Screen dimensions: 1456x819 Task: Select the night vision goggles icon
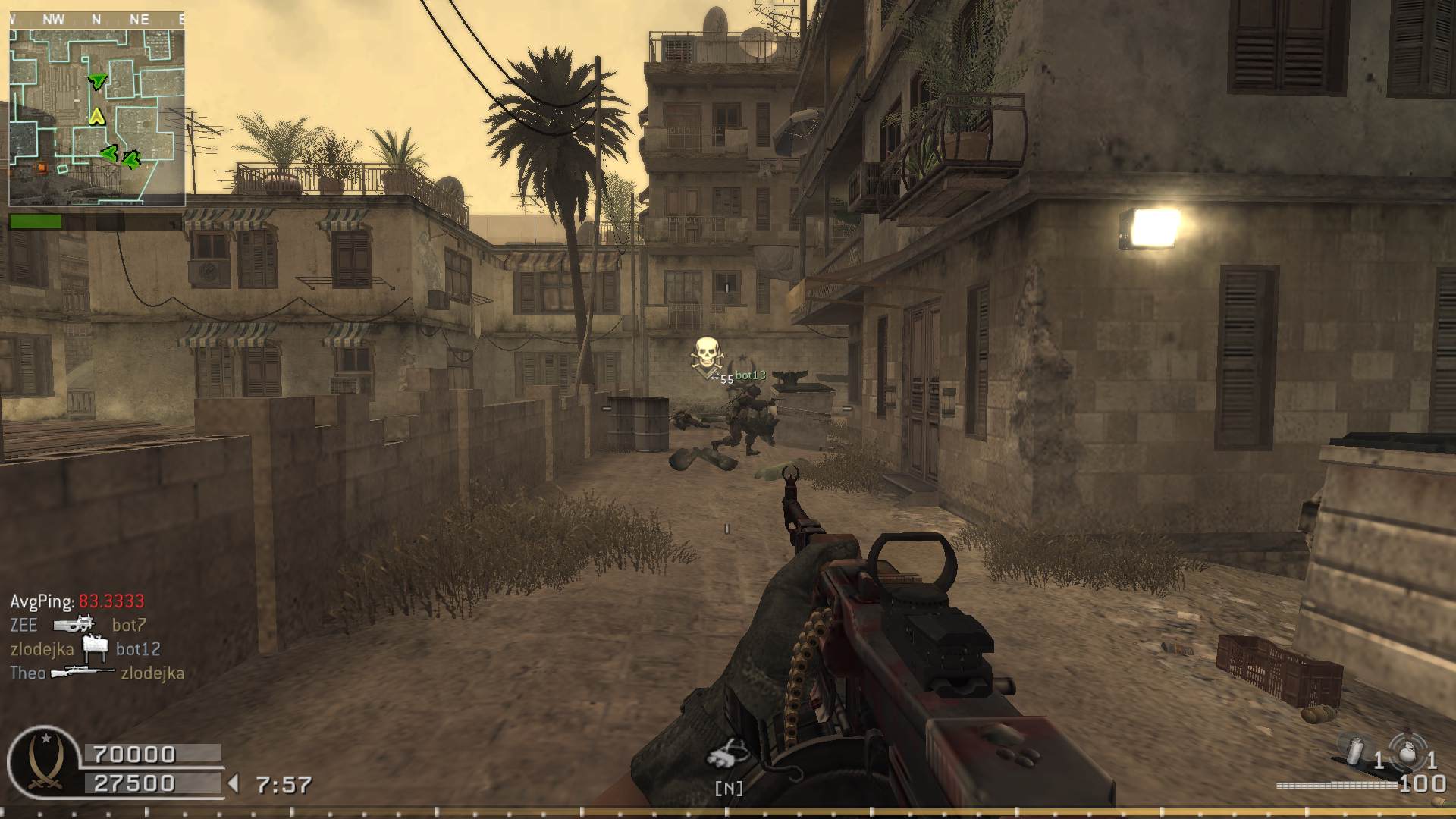728,755
